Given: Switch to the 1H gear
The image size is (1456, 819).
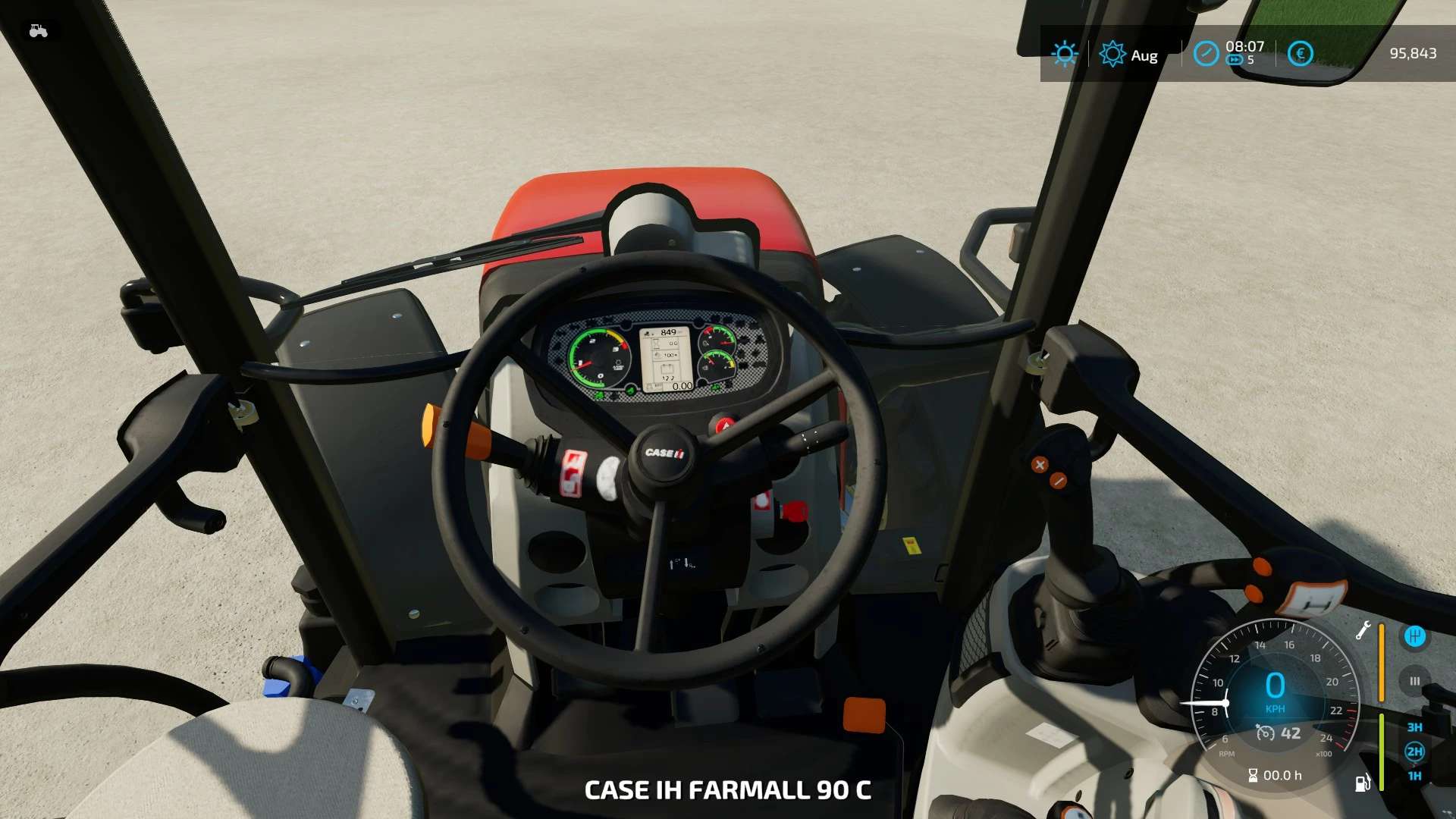Looking at the screenshot, I should click(x=1414, y=776).
